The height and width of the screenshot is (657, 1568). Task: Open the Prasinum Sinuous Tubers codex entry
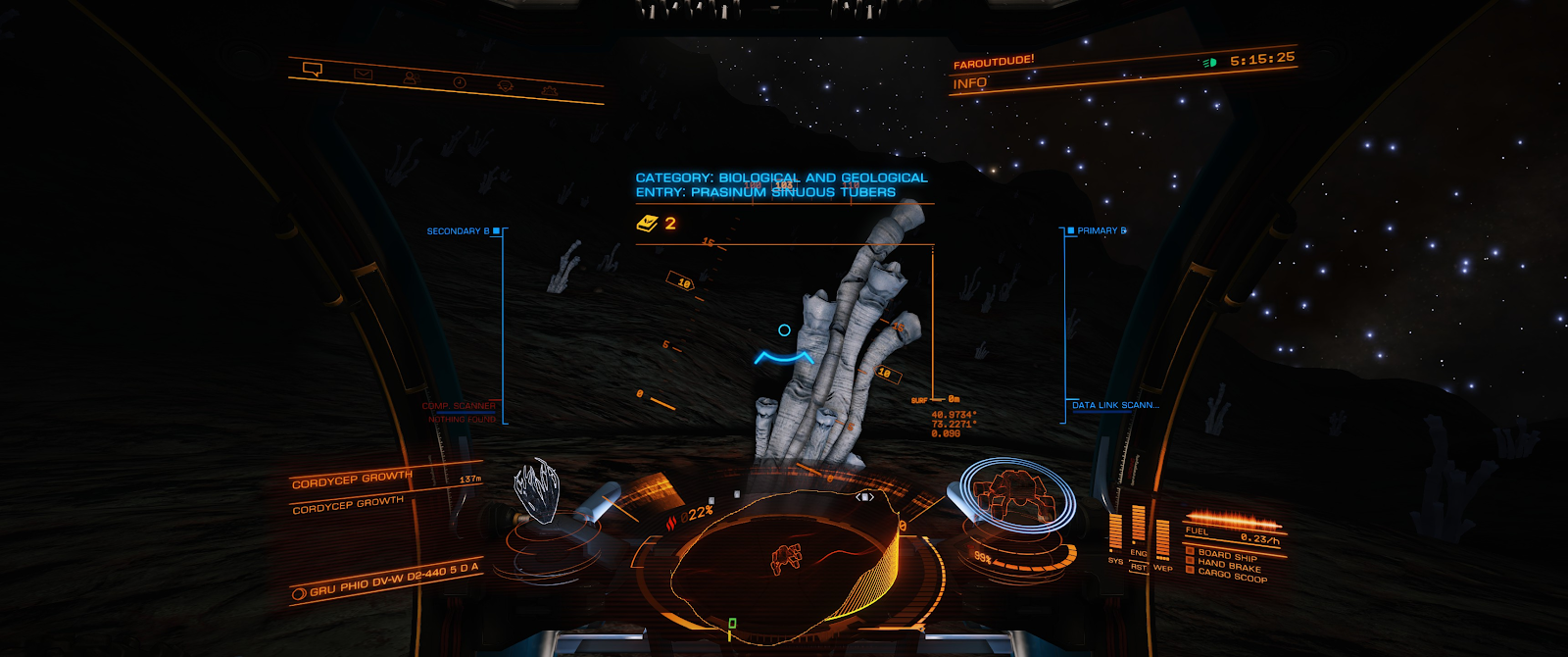coord(764,192)
